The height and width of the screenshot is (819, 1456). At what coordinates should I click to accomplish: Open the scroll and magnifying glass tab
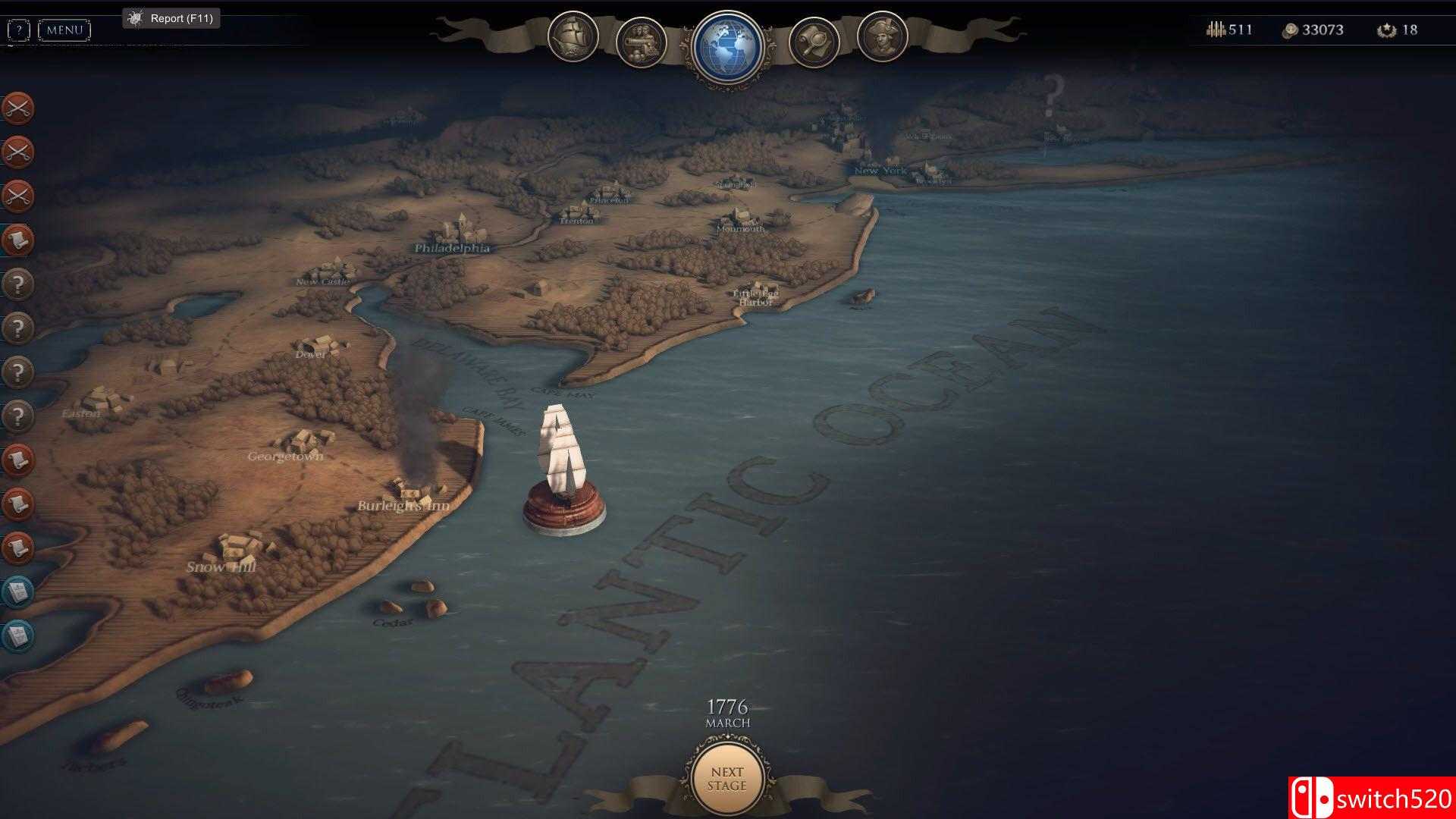(x=814, y=42)
